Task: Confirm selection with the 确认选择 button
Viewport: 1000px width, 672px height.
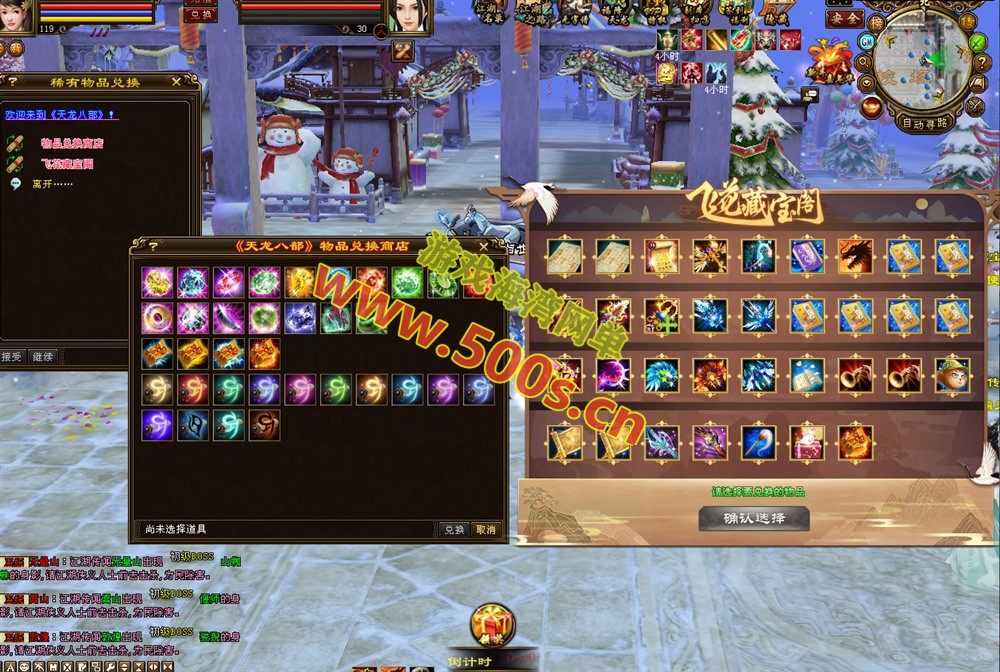Action: [x=753, y=519]
